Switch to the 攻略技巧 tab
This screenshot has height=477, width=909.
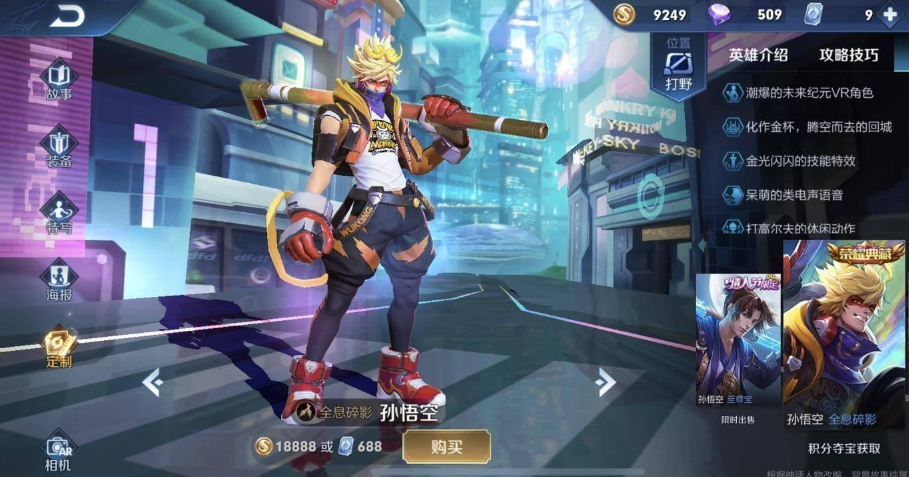click(849, 55)
